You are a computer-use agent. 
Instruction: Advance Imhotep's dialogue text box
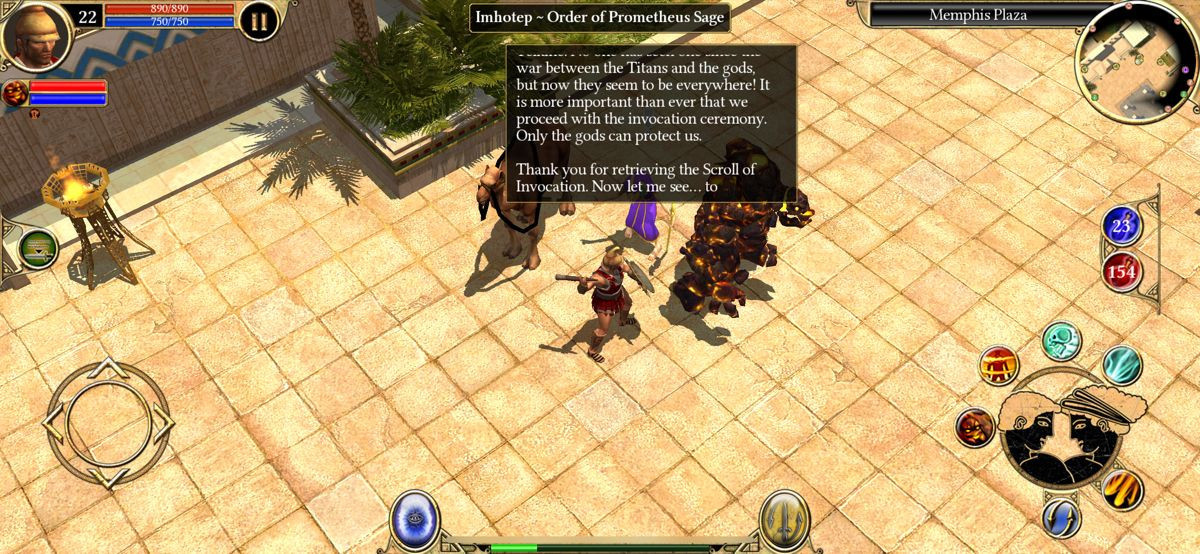pos(651,123)
